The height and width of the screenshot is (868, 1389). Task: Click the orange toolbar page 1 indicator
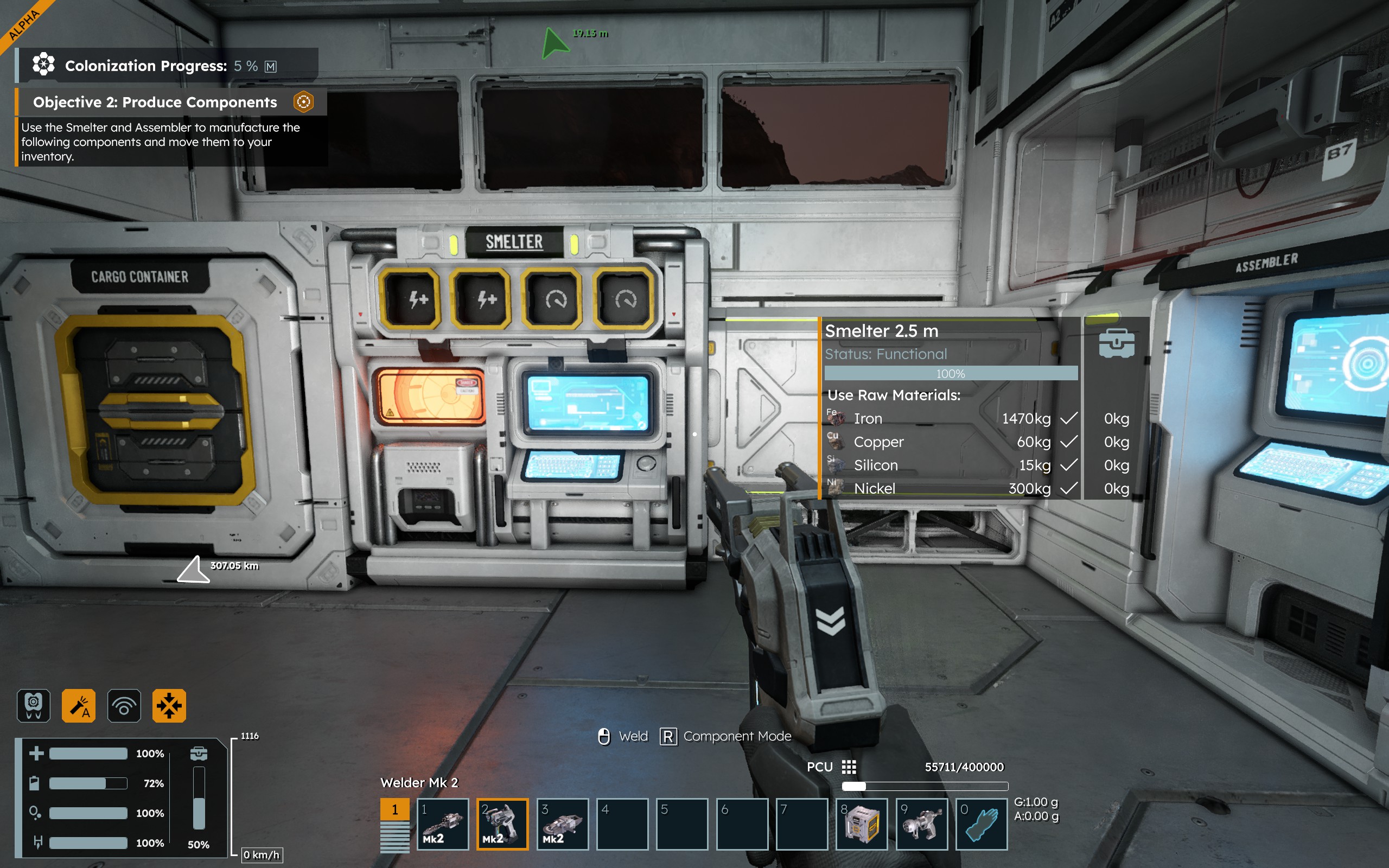pyautogui.click(x=395, y=809)
